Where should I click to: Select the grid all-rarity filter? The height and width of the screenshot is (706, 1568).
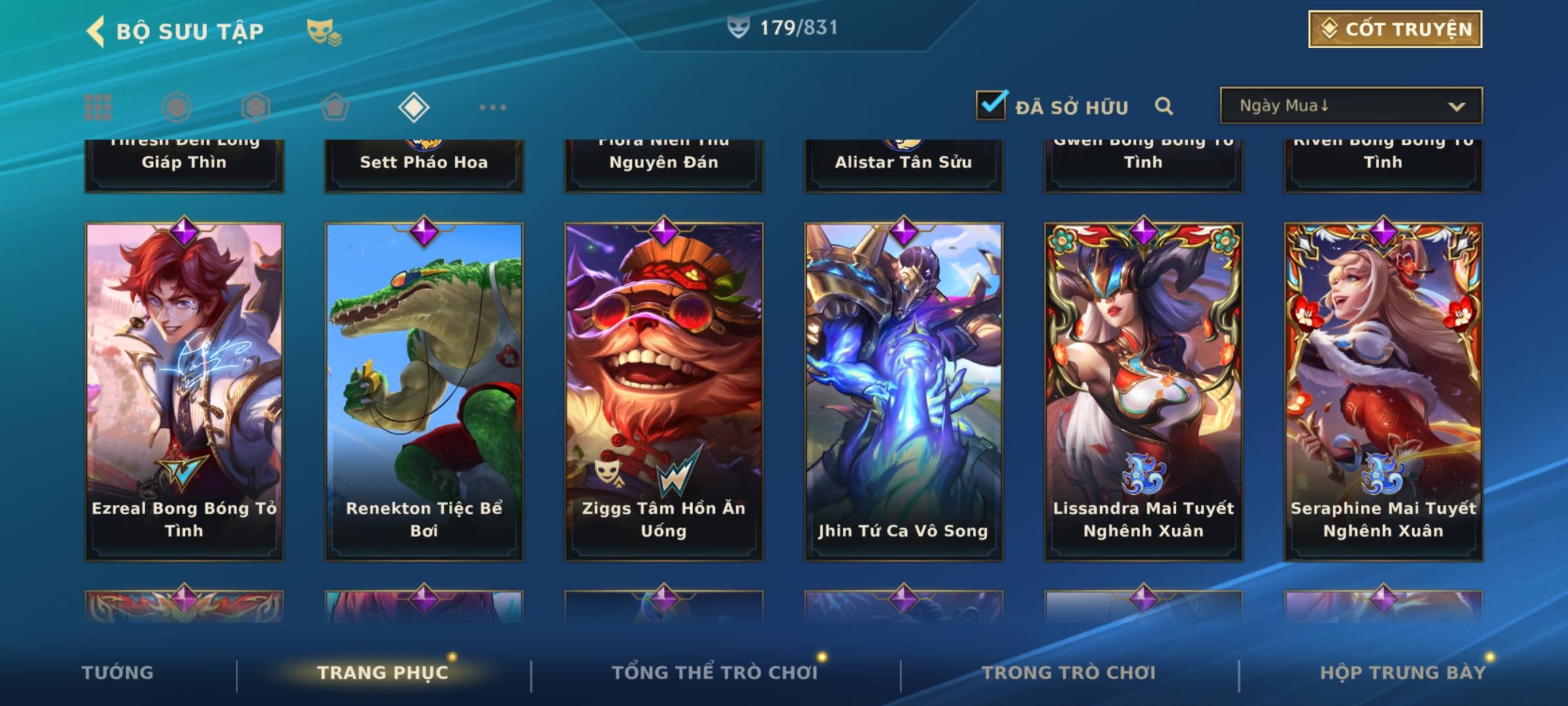(x=98, y=107)
